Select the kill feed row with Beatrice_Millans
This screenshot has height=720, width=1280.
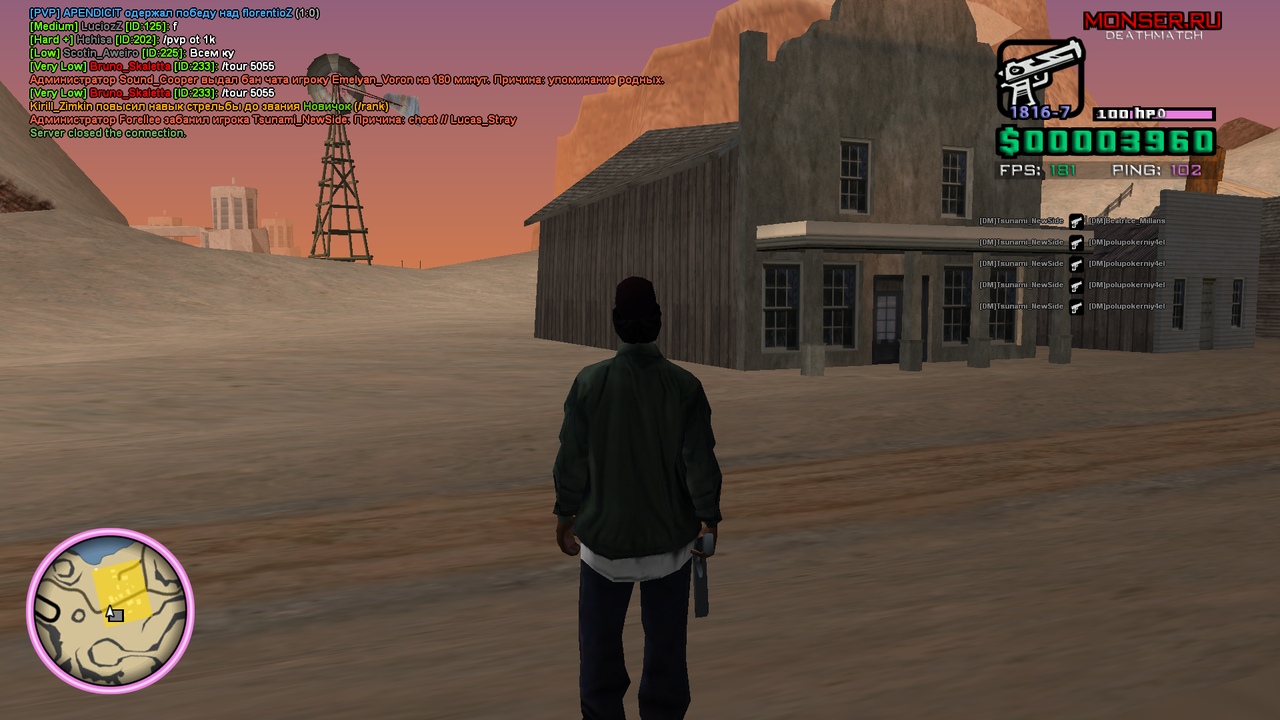[1073, 221]
